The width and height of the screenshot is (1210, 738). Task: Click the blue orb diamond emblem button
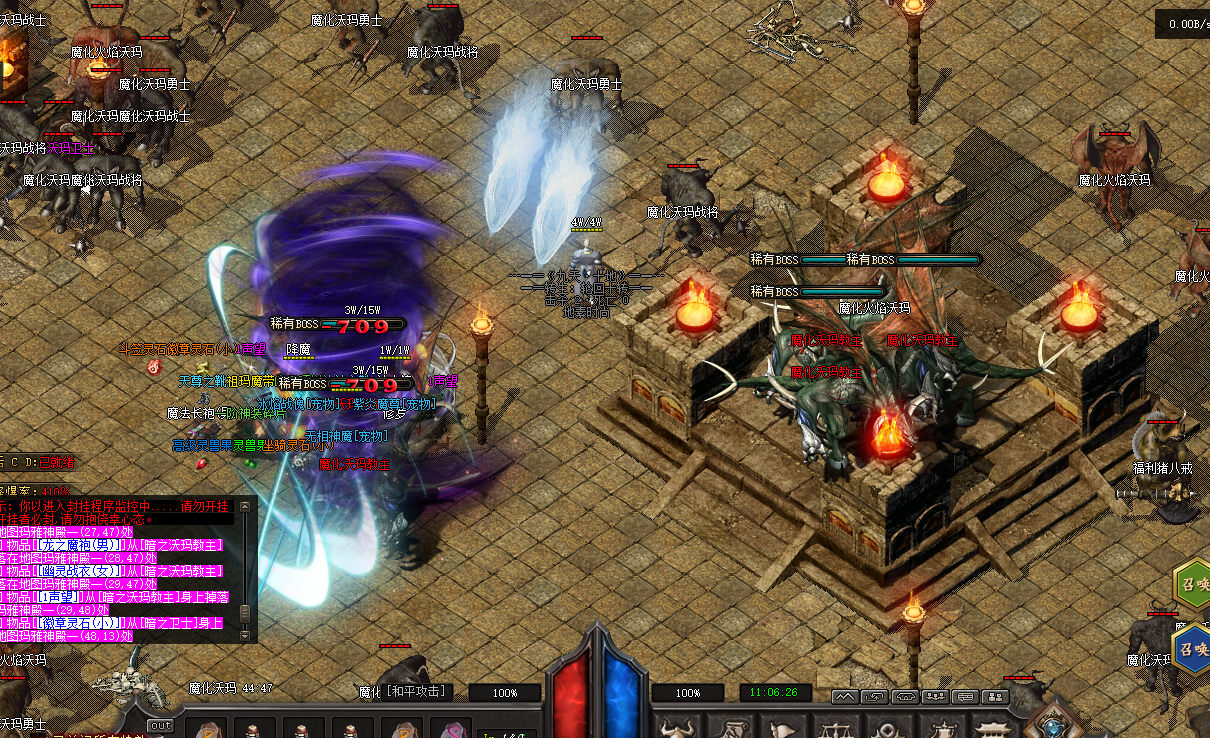[x=1052, y=724]
